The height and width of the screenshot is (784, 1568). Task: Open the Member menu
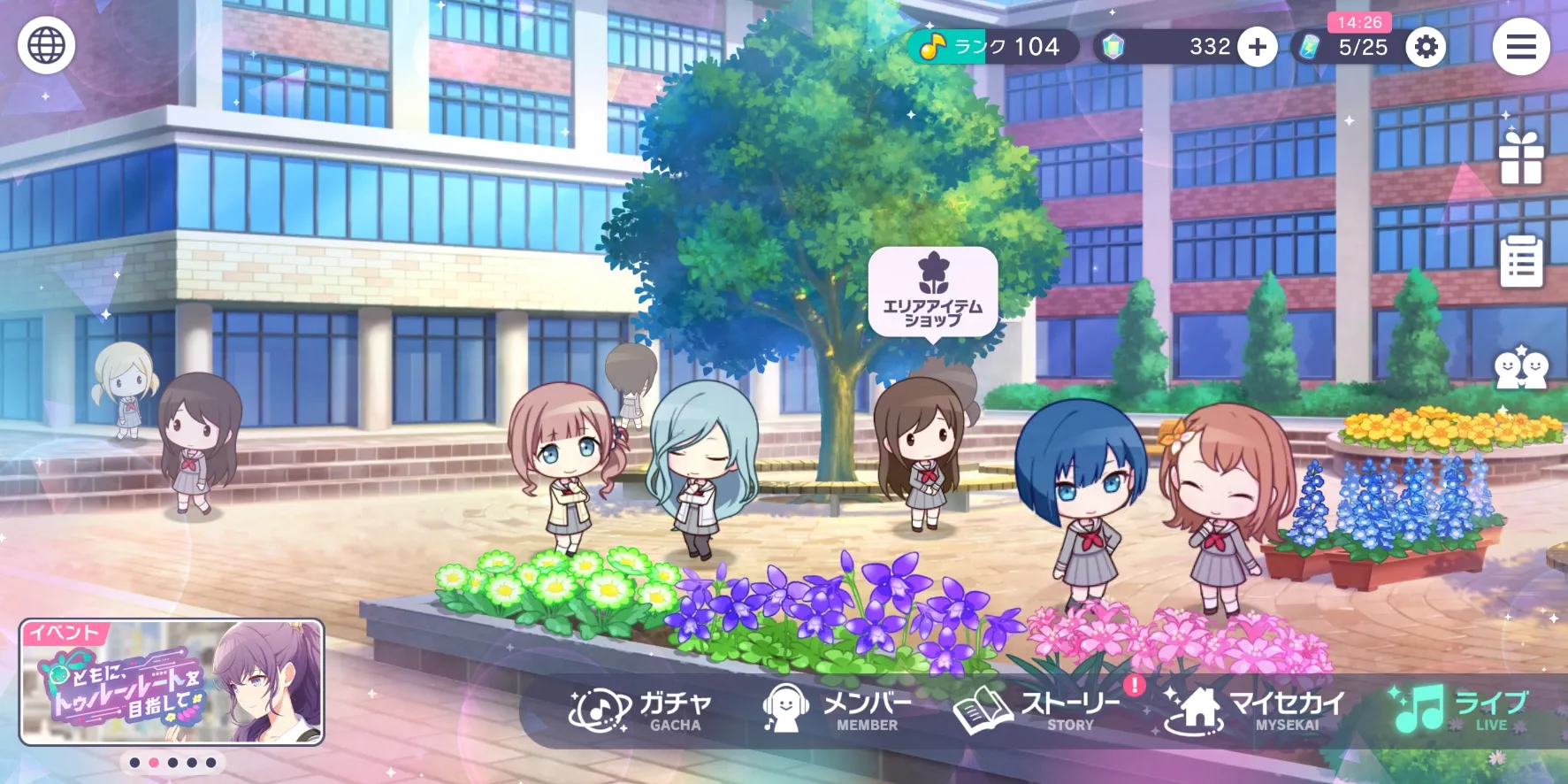pyautogui.click(x=837, y=711)
